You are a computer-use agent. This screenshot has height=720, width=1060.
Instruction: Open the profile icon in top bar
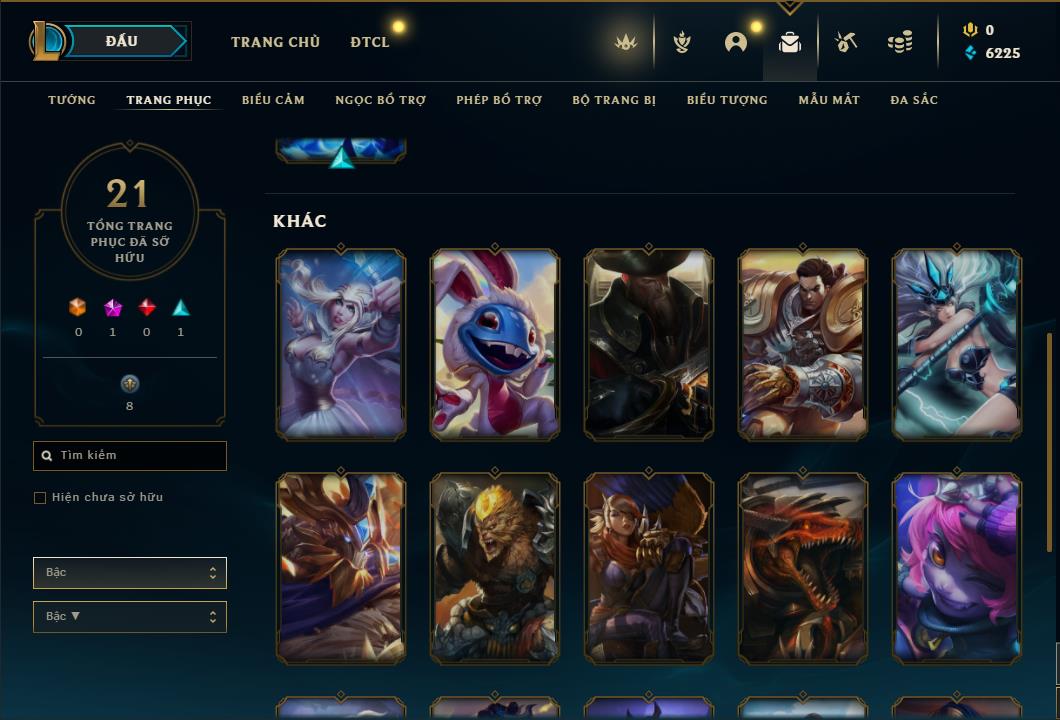736,42
